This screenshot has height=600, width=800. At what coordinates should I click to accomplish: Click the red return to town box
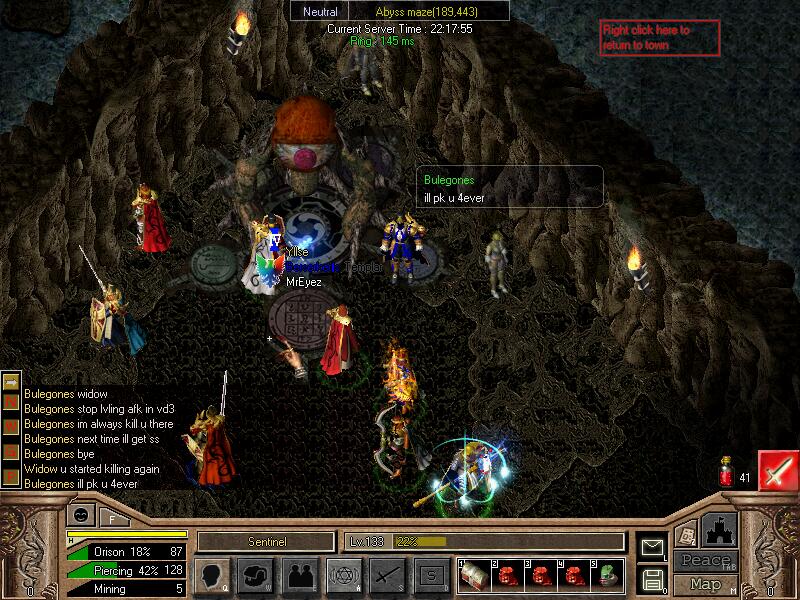click(x=659, y=38)
